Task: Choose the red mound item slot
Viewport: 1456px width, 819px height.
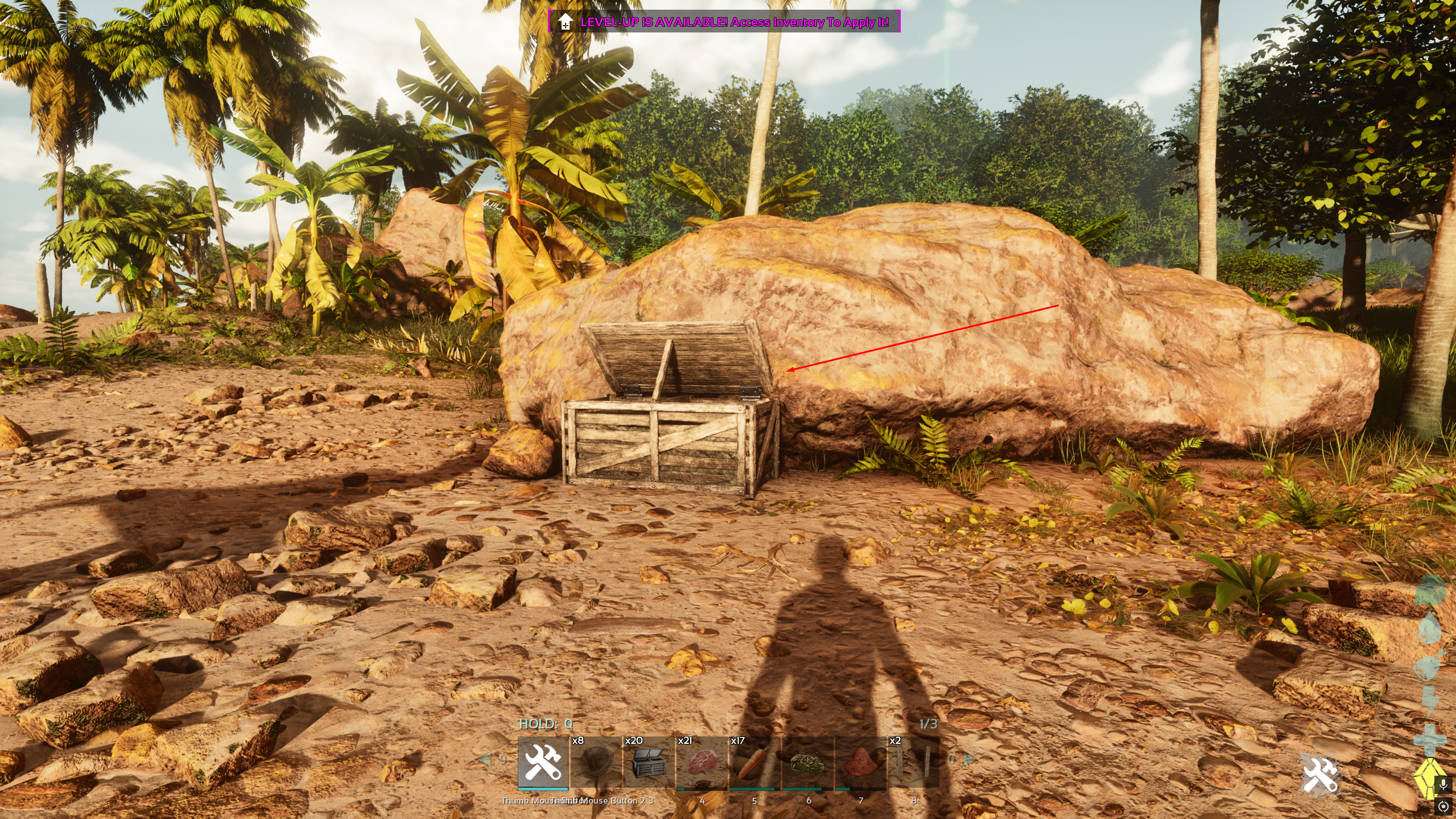Action: coord(860,762)
